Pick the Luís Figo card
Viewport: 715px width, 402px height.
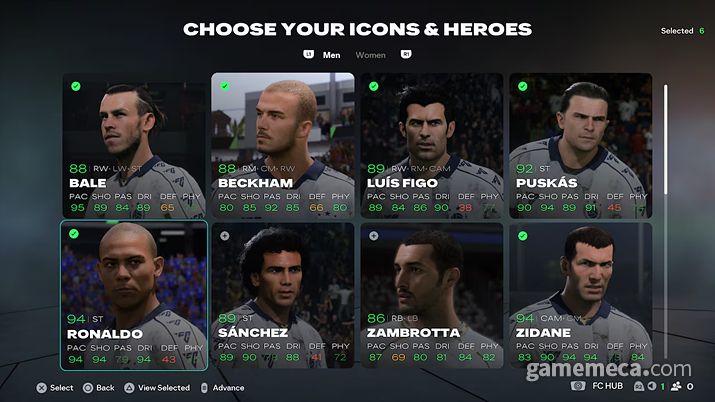(431, 145)
